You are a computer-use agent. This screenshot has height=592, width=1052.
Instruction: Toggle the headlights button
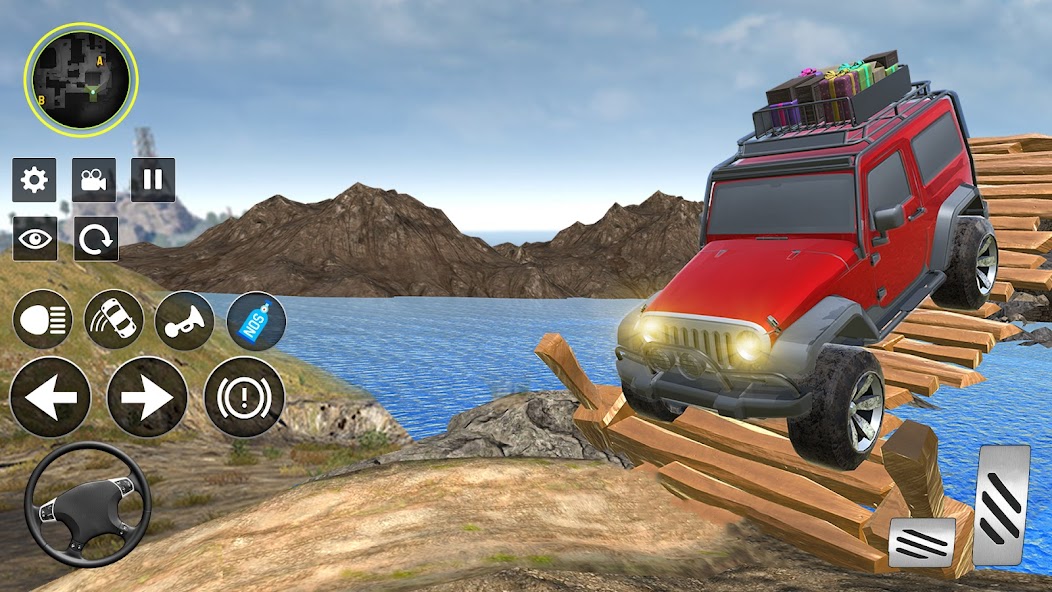click(x=42, y=320)
